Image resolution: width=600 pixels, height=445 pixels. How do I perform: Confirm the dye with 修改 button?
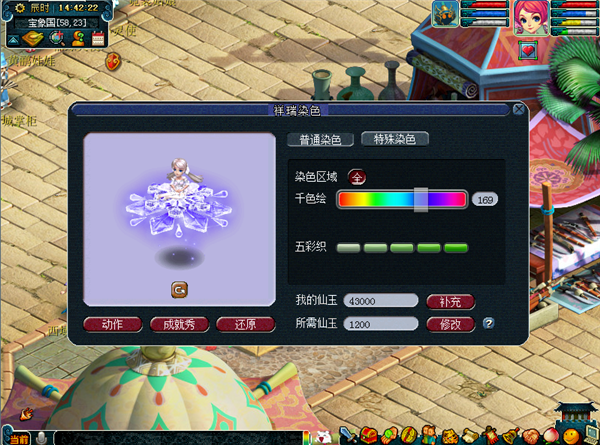tap(450, 324)
